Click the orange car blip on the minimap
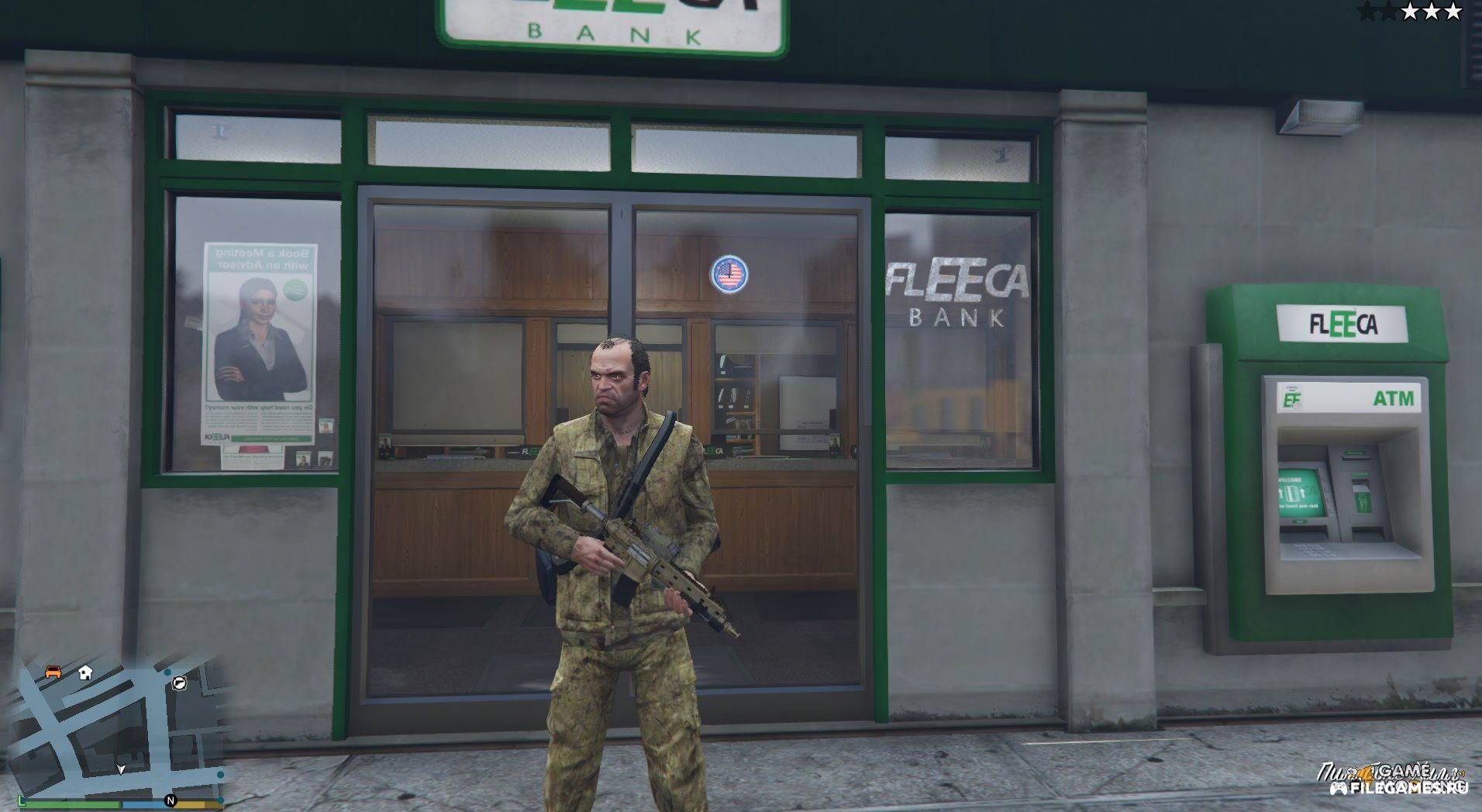 click(53, 671)
